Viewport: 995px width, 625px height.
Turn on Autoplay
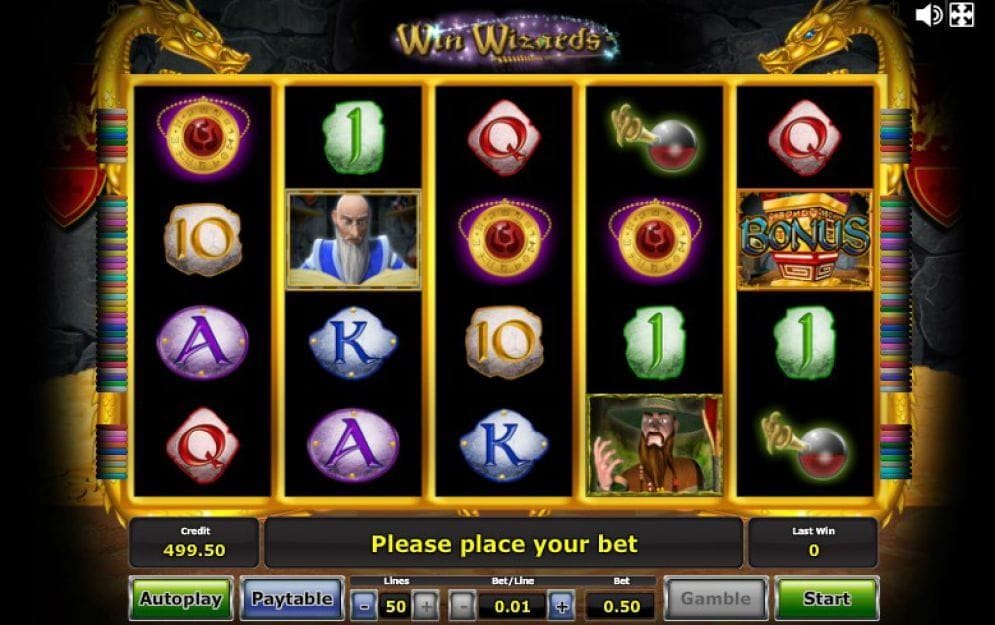coord(180,599)
